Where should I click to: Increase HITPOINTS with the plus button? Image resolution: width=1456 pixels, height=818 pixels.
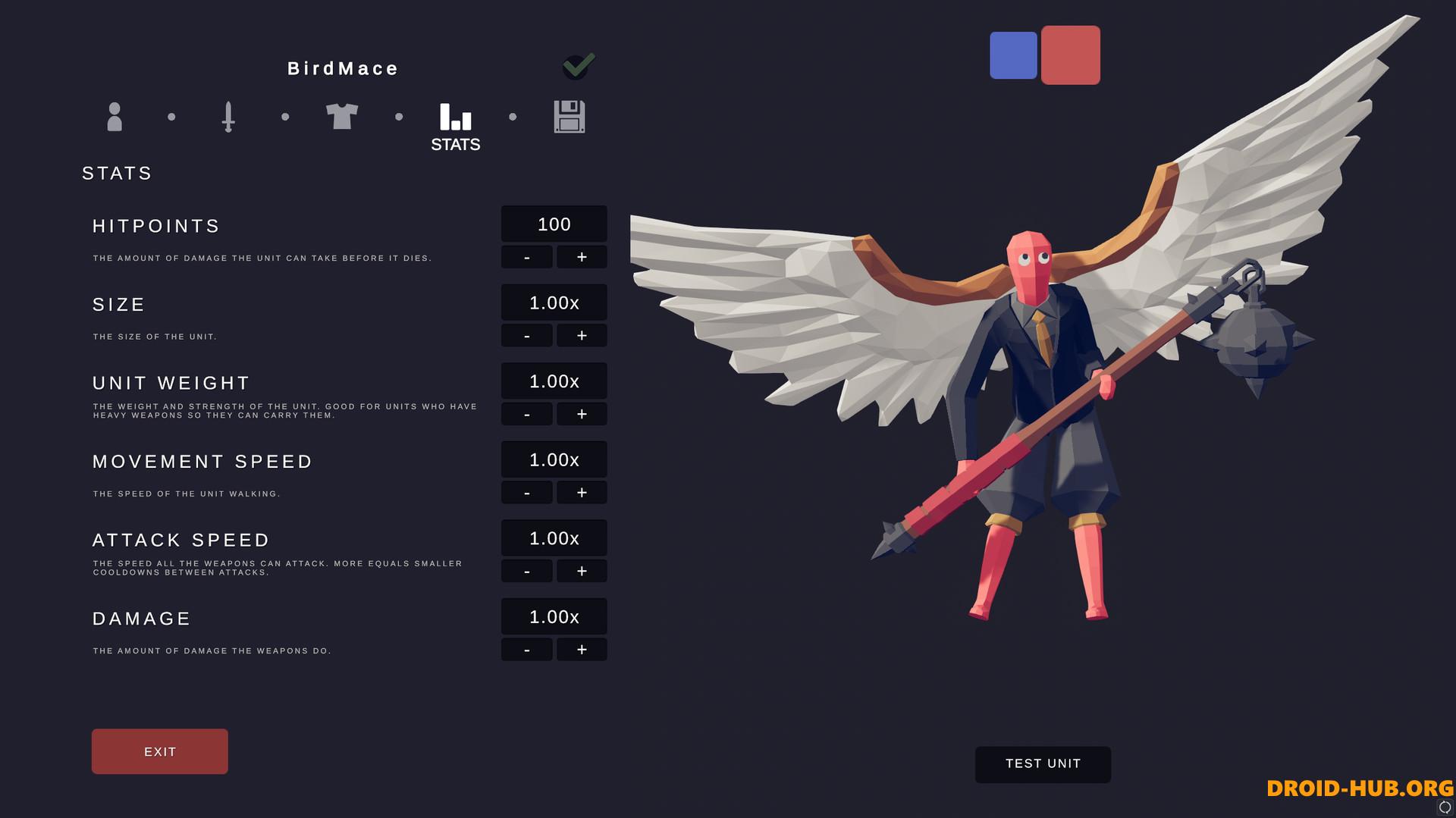(582, 256)
